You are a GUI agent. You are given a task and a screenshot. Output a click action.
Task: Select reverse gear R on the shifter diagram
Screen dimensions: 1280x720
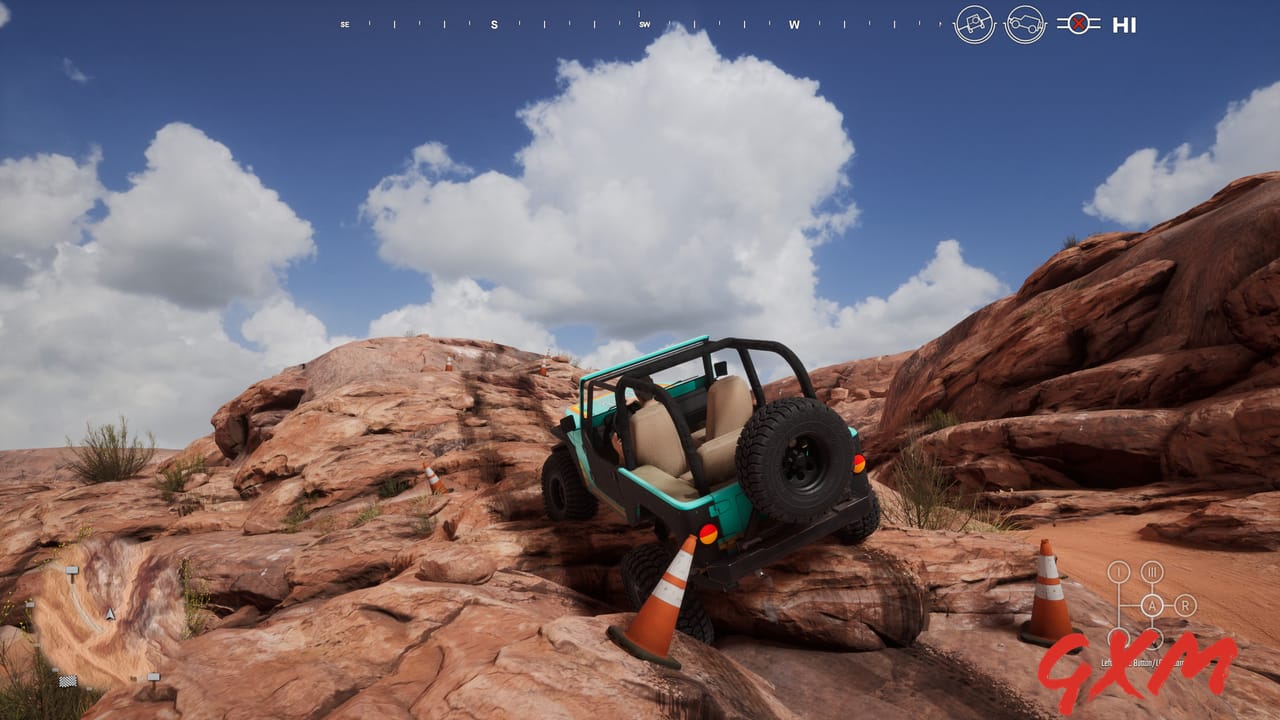(x=1186, y=605)
